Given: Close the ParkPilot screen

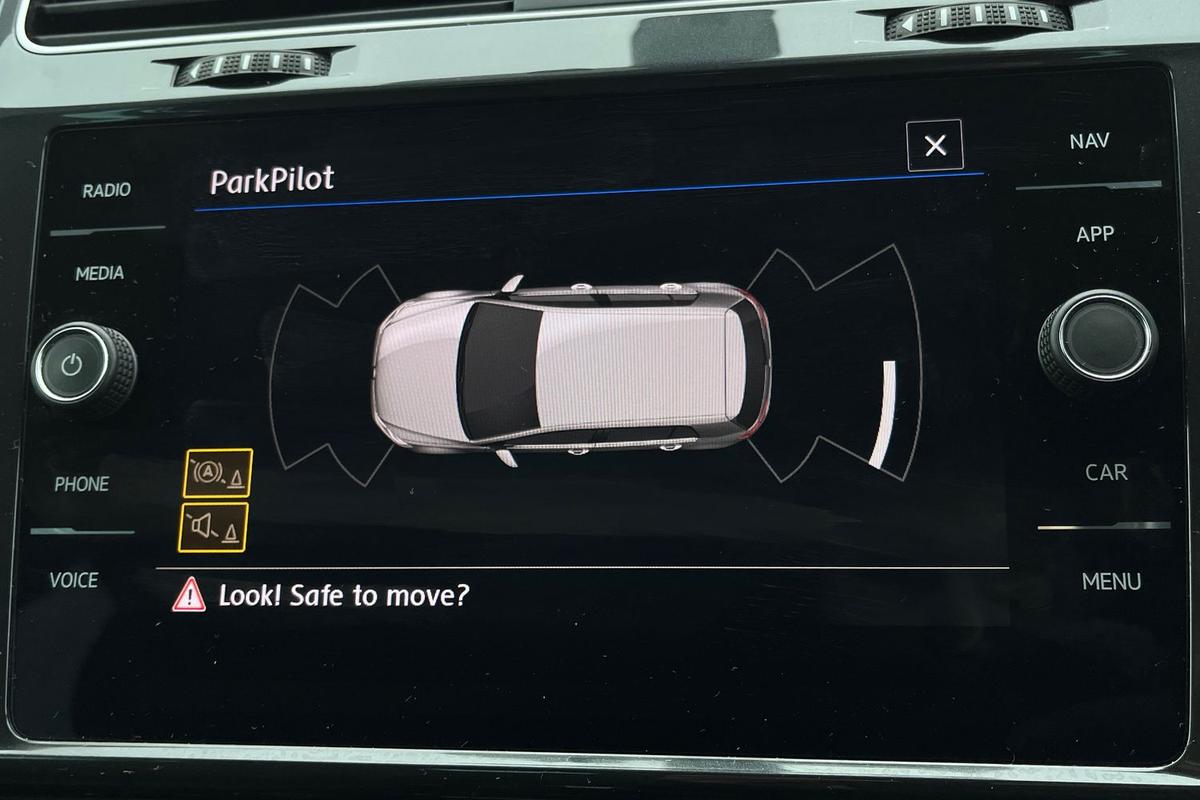Looking at the screenshot, I should pyautogui.click(x=935, y=146).
